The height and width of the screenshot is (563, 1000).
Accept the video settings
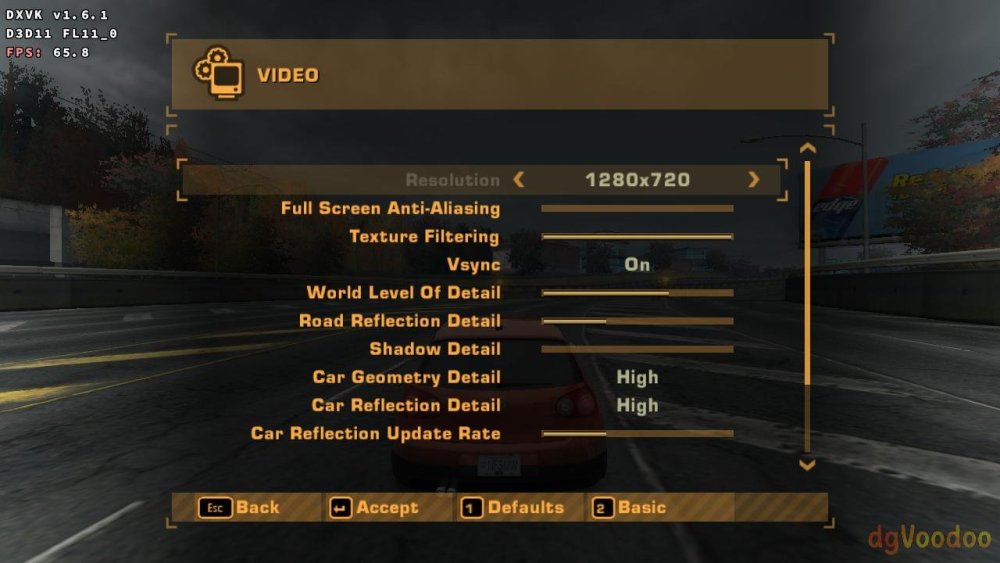[375, 508]
